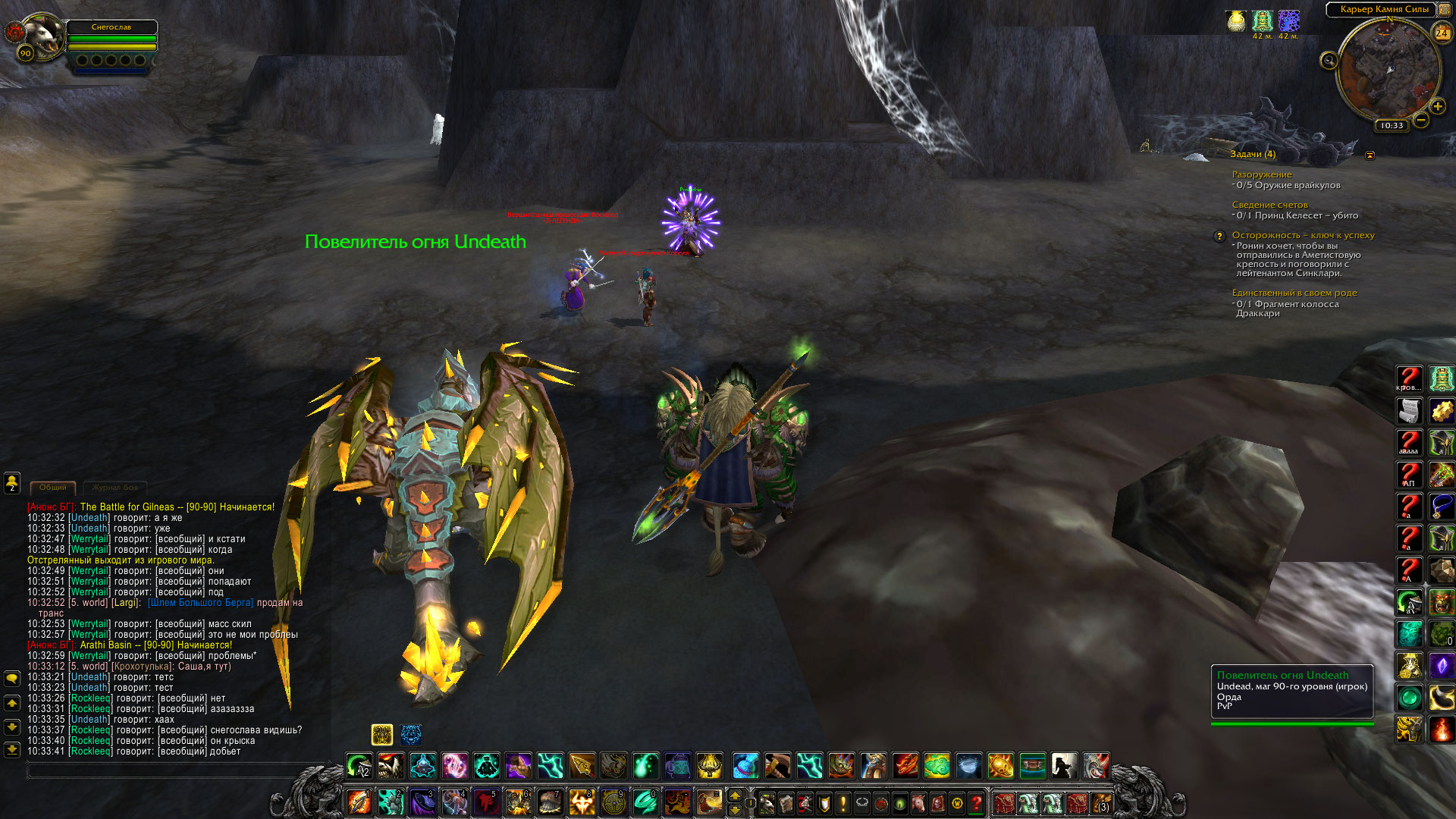Select the quest Сведение счетов
This screenshot has width=1456, height=819.
(1269, 205)
